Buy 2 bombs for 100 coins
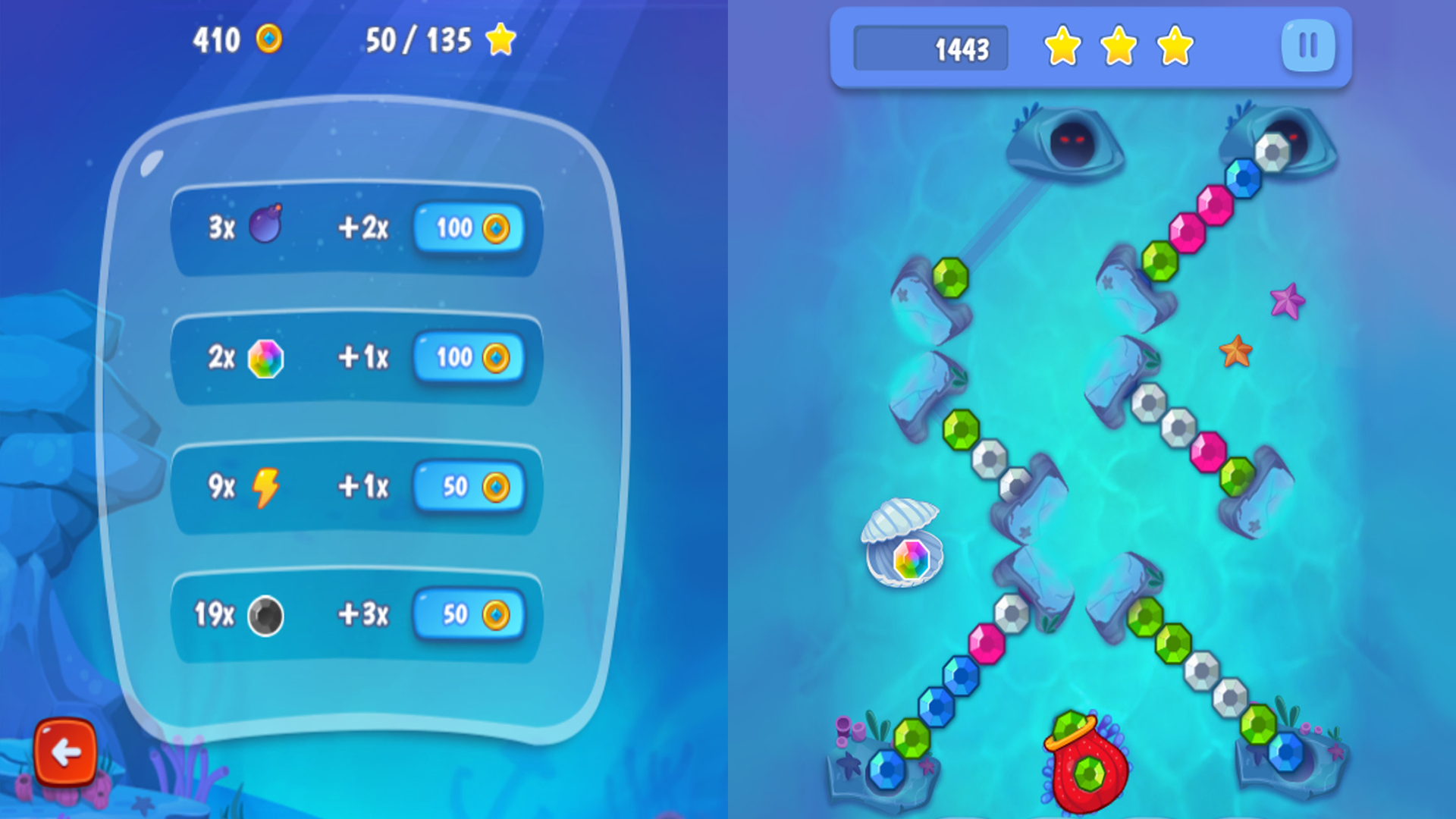 click(469, 227)
